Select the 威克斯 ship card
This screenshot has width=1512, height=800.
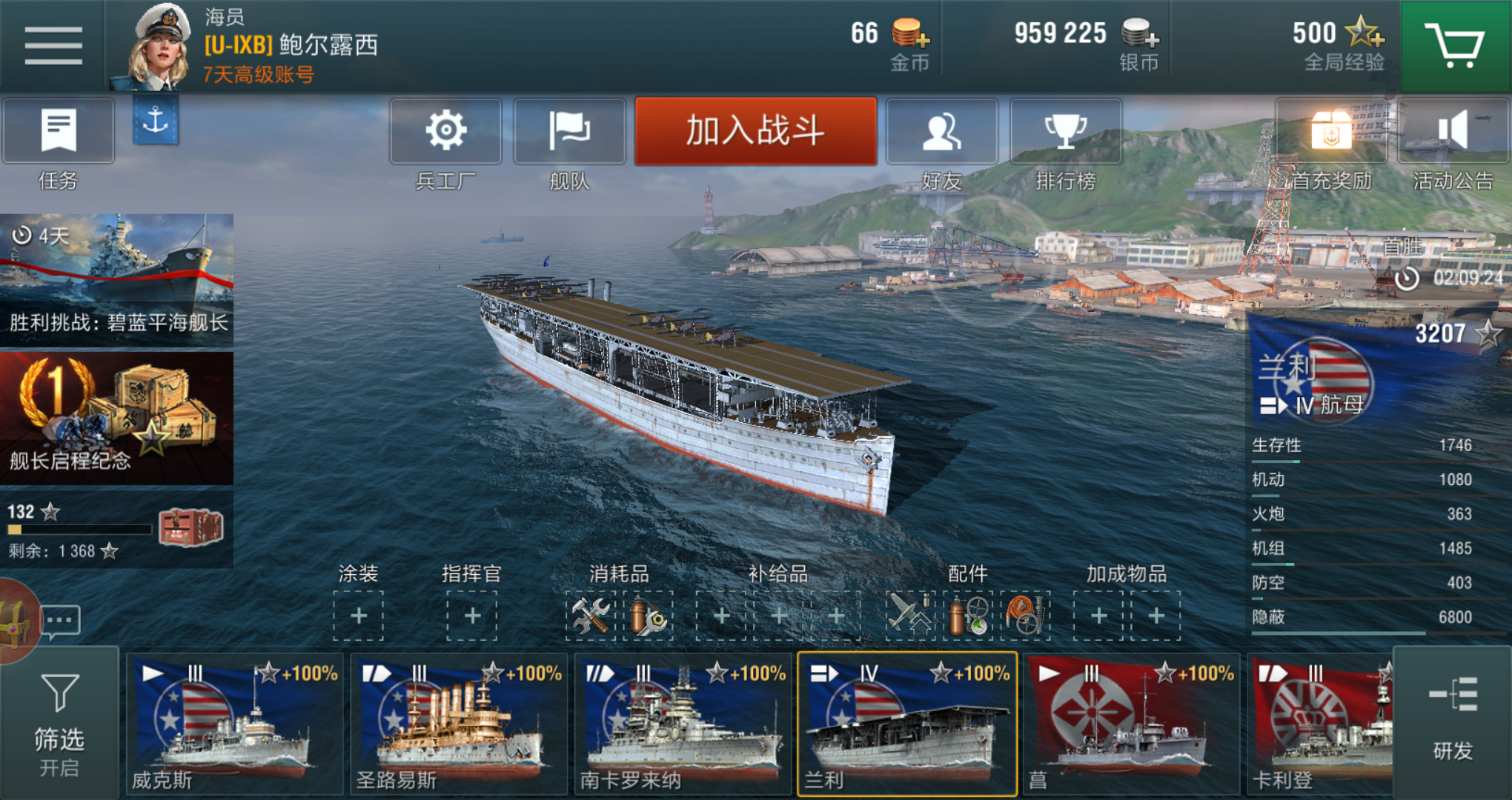click(234, 724)
